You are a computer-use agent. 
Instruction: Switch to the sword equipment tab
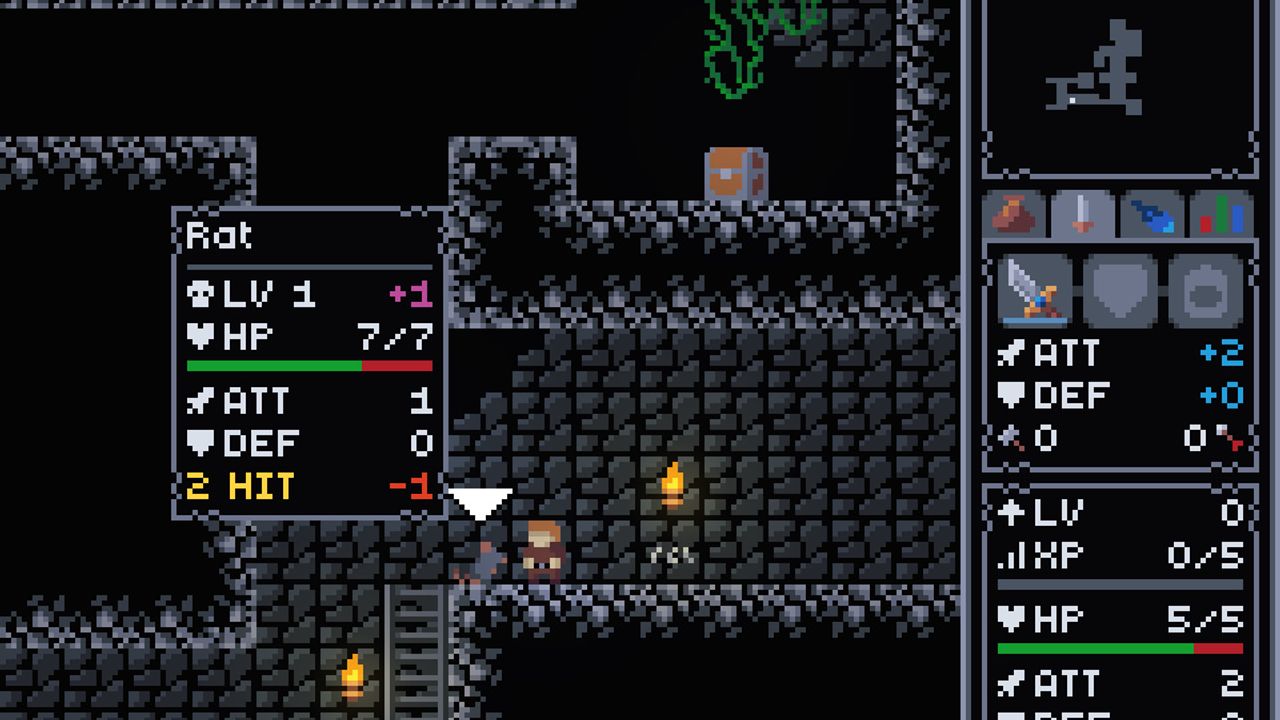(1083, 214)
